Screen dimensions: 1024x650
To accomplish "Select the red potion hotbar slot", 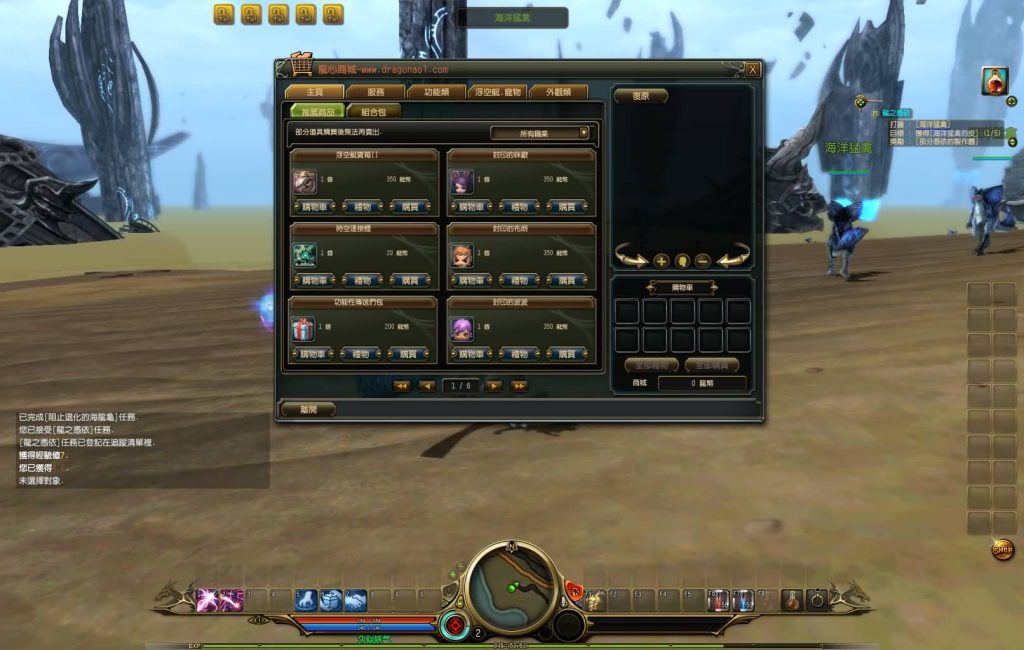I will click(791, 600).
